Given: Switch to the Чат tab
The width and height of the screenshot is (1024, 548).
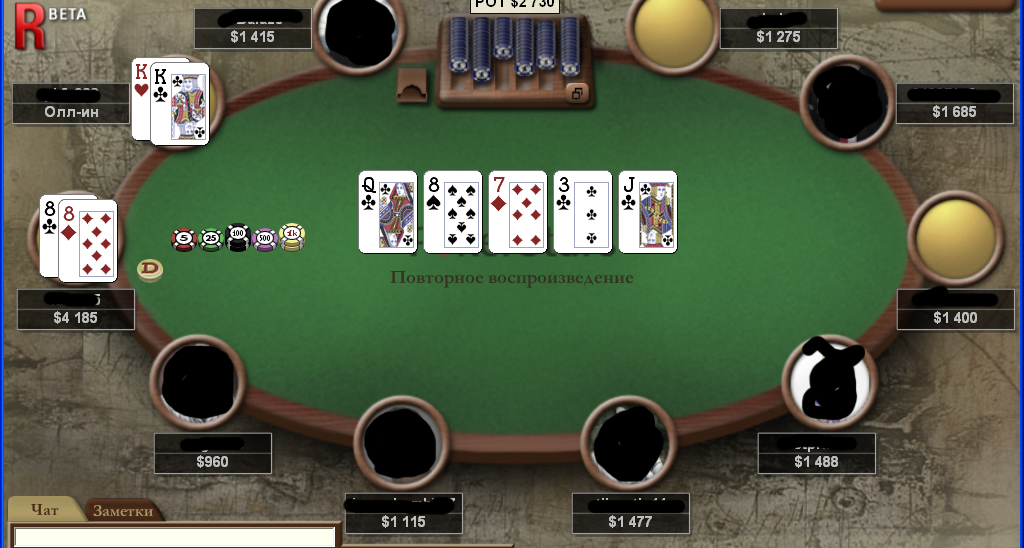Looking at the screenshot, I should click(45, 510).
